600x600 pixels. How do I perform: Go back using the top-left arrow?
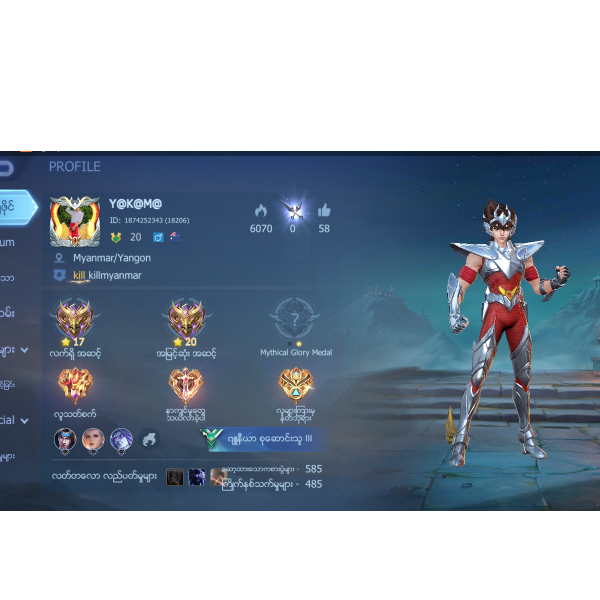[x=6, y=167]
